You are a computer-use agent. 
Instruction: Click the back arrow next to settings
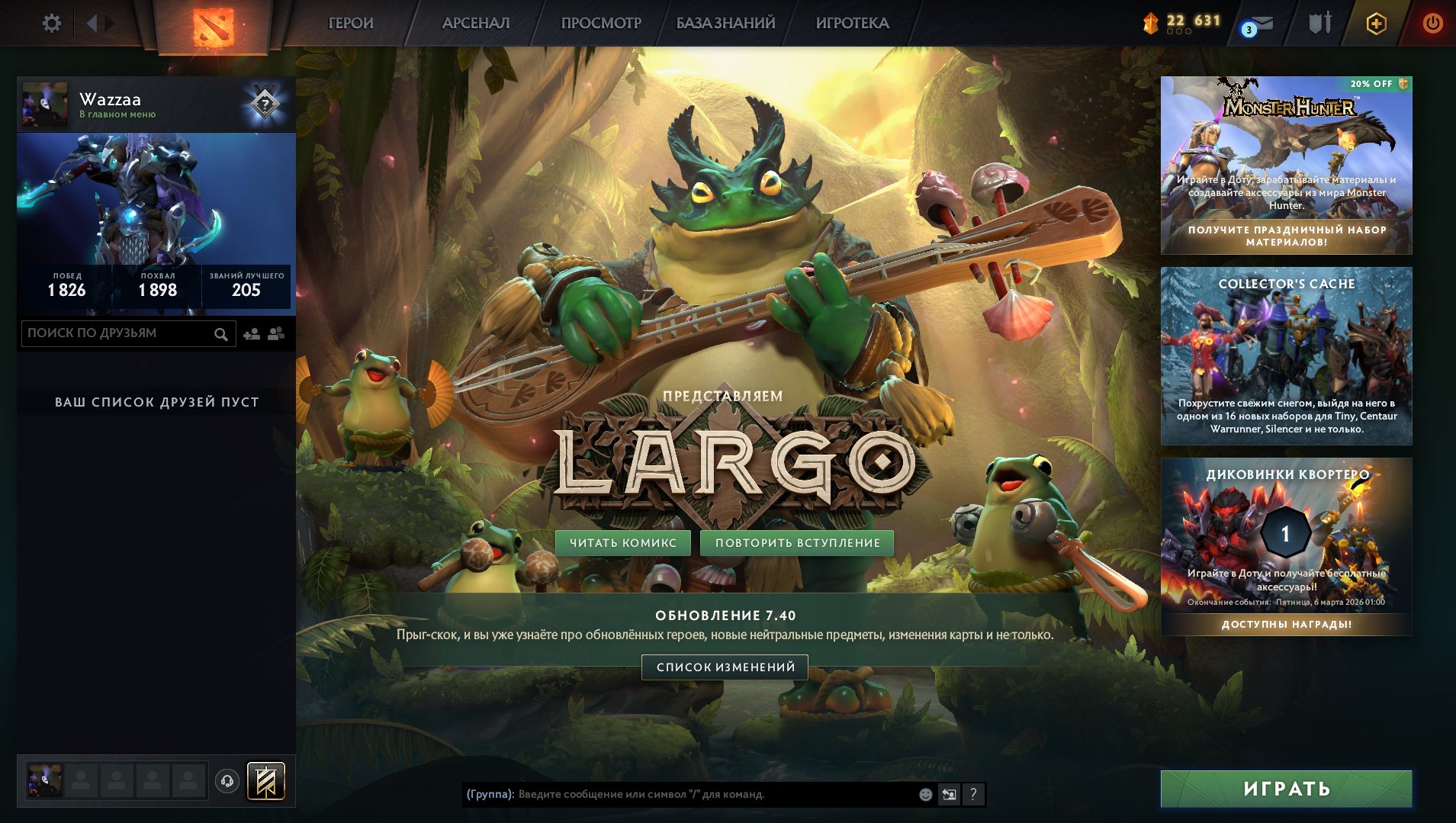92,23
